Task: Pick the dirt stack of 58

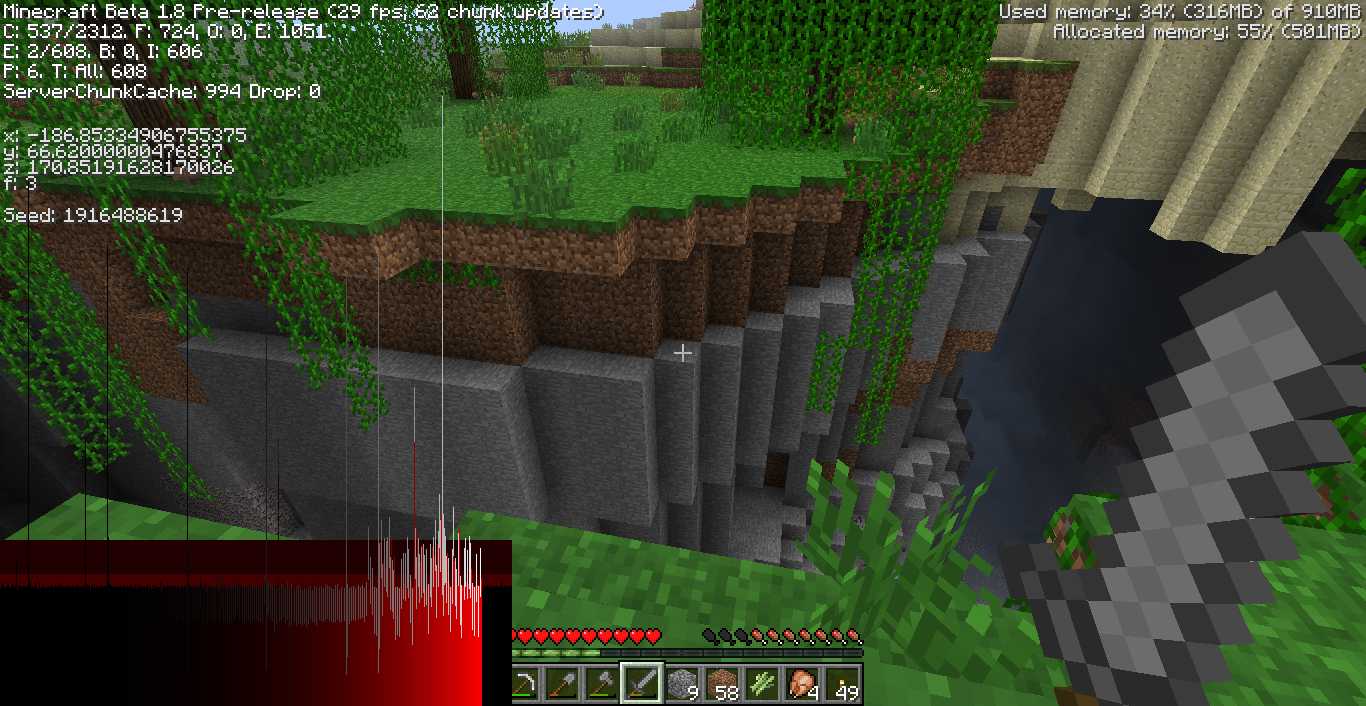Action: coord(722,684)
